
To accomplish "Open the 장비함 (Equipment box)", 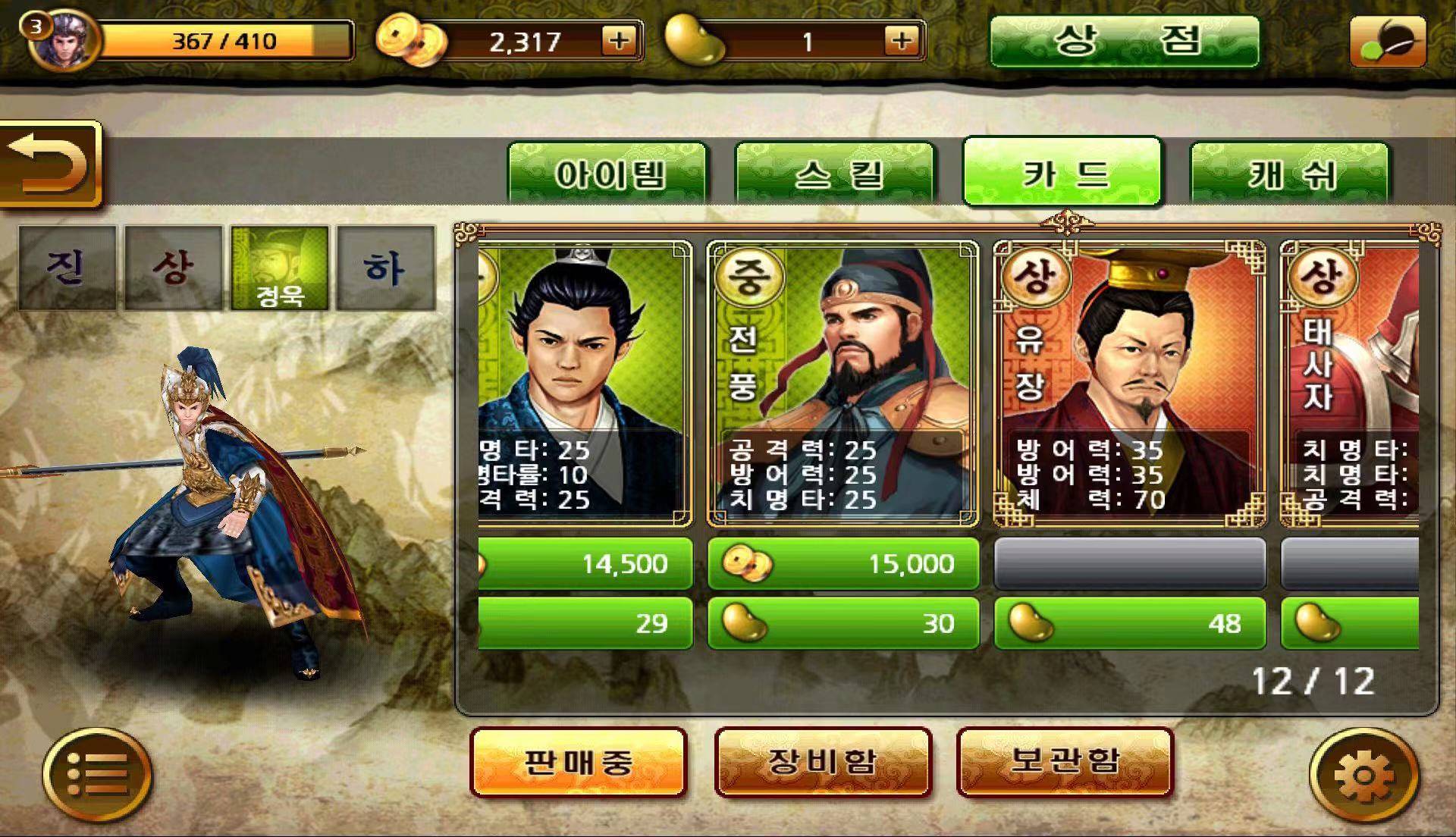I will click(822, 762).
